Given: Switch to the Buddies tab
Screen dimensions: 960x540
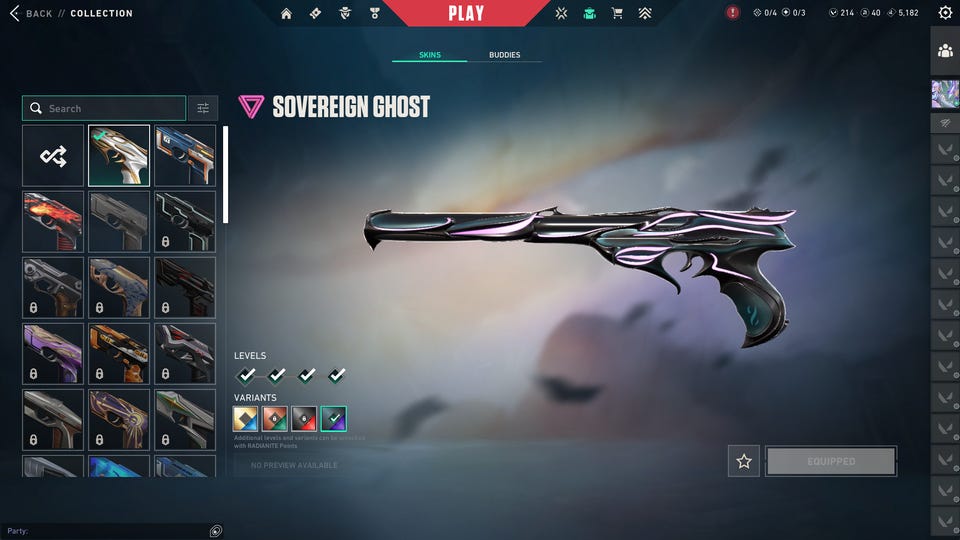Looking at the screenshot, I should [x=504, y=55].
